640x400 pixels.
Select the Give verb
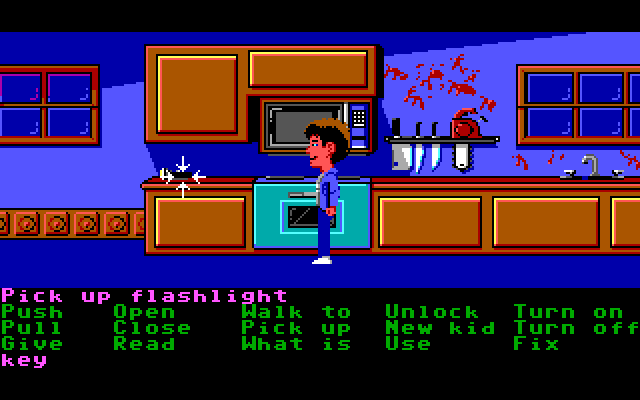32,344
